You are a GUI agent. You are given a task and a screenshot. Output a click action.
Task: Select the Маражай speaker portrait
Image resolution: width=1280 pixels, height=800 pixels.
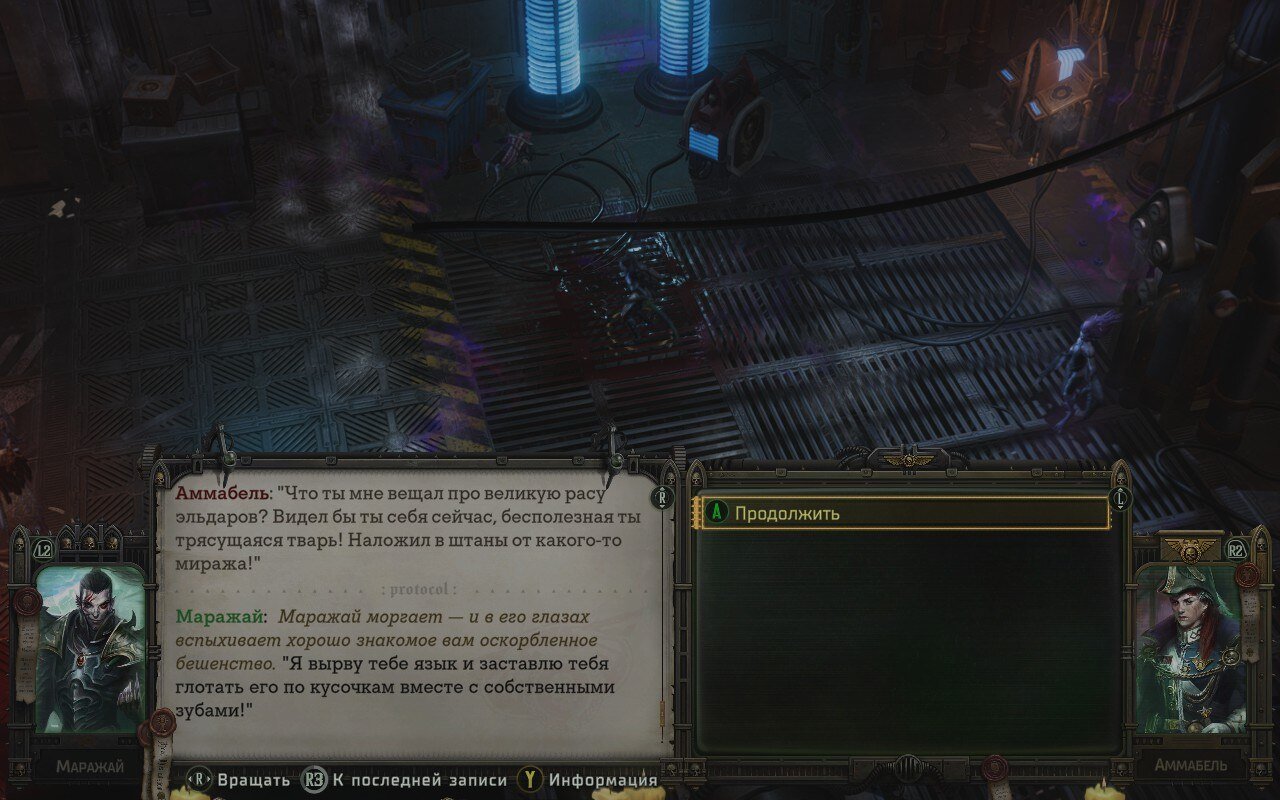point(89,648)
